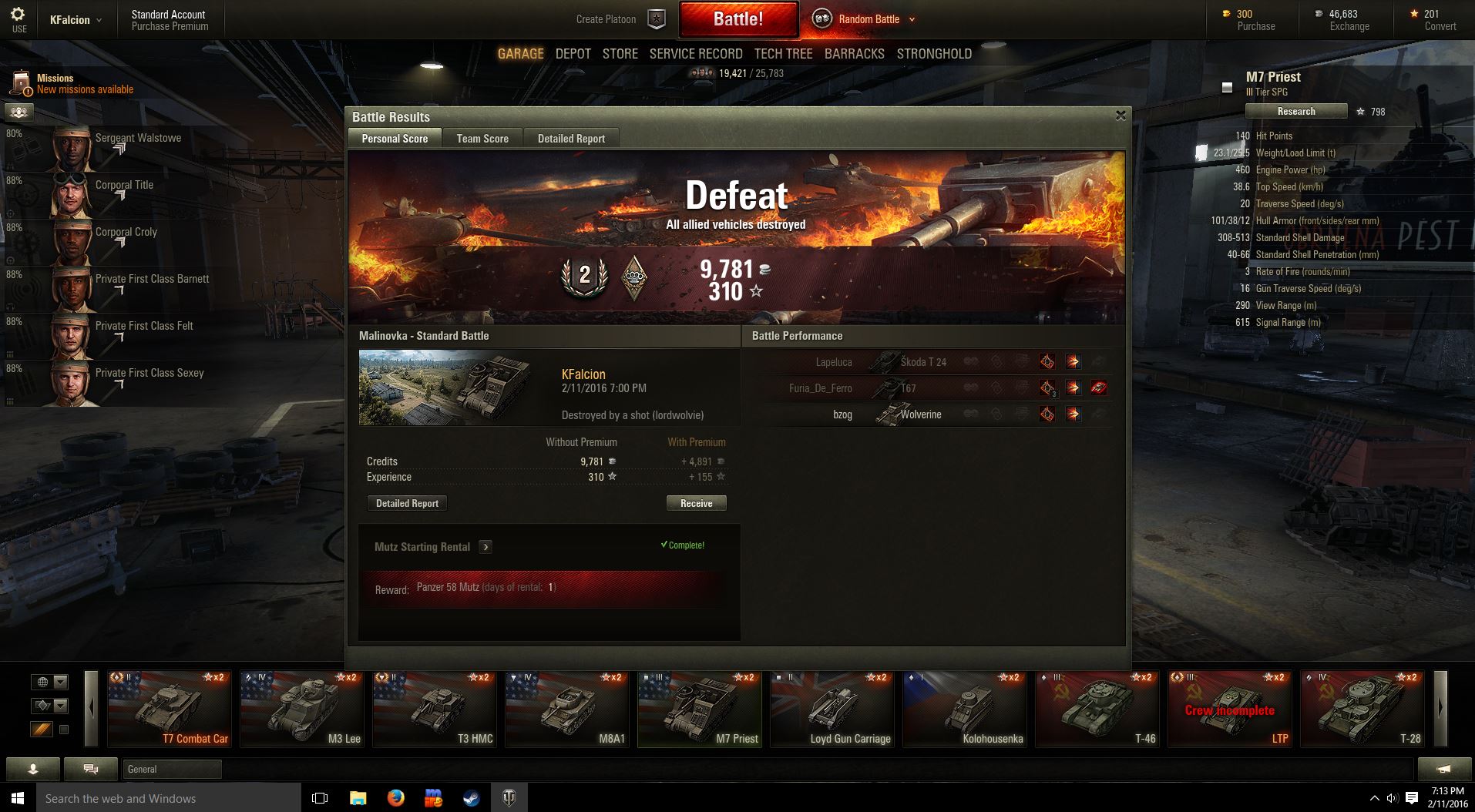1475x812 pixels.
Task: Open the Random Battle mode dropdown
Action: click(912, 19)
